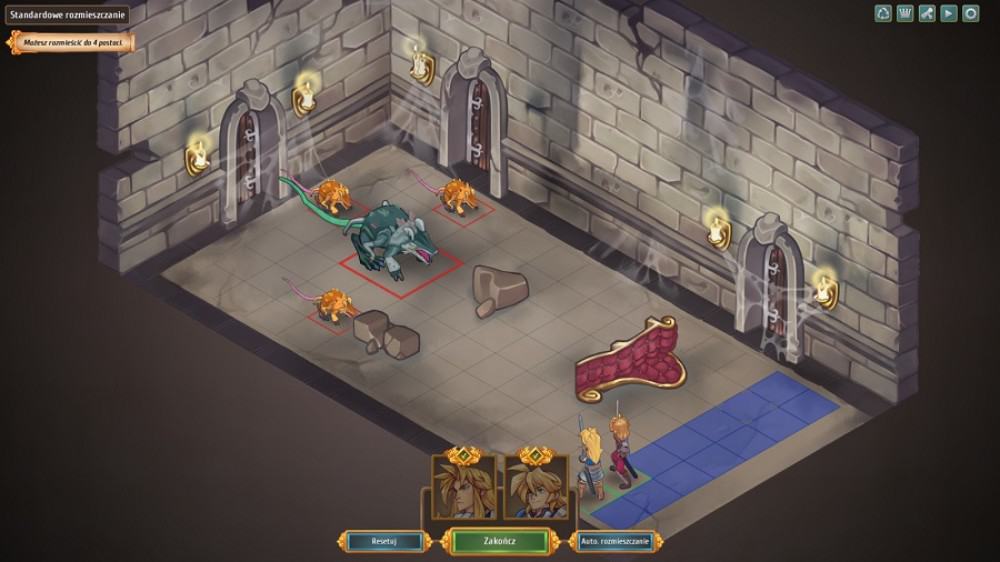Open the ring-shaped settings icon
The width and height of the screenshot is (1000, 562).
(x=970, y=14)
